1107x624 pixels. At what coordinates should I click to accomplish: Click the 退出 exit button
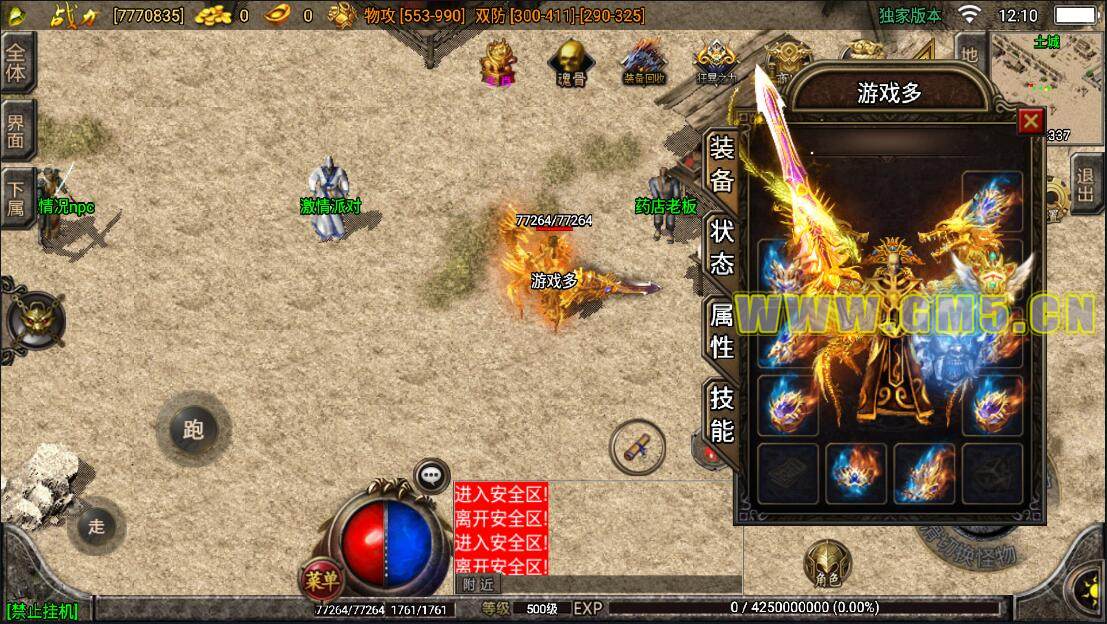(x=1086, y=183)
